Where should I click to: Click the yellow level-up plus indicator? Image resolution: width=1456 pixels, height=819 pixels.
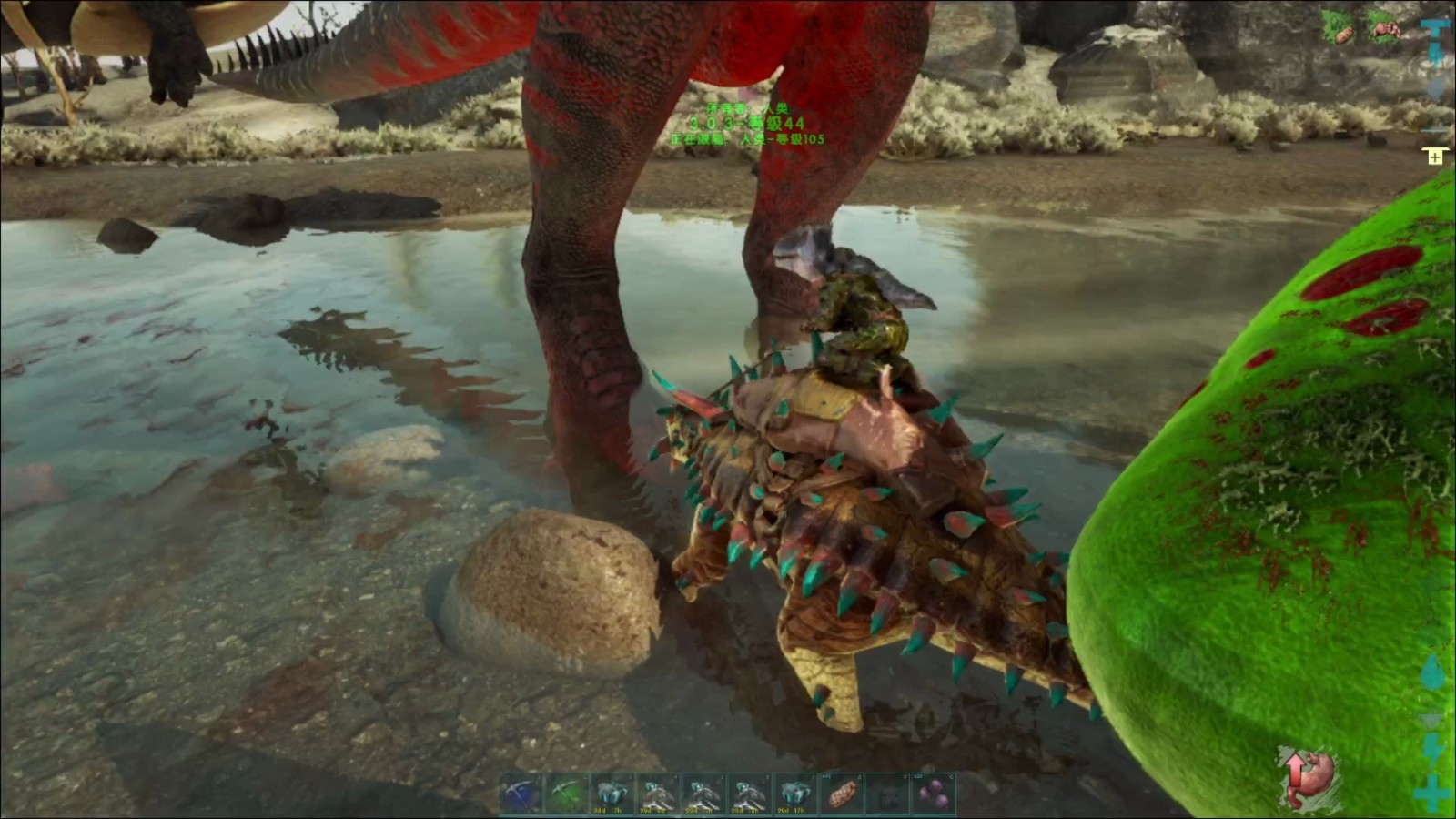click(x=1435, y=157)
